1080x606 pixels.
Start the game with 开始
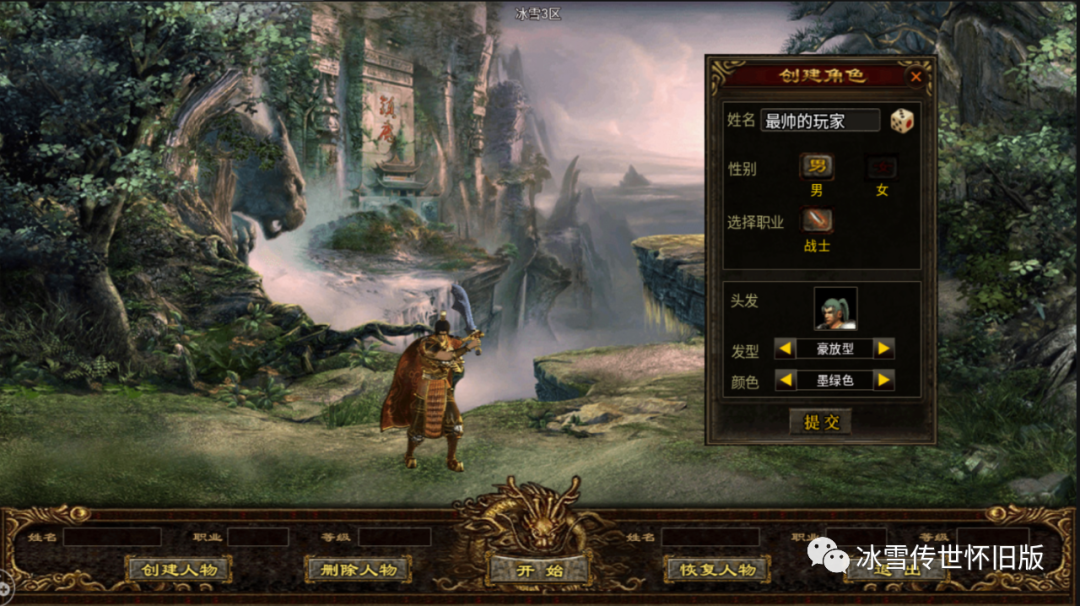(538, 571)
